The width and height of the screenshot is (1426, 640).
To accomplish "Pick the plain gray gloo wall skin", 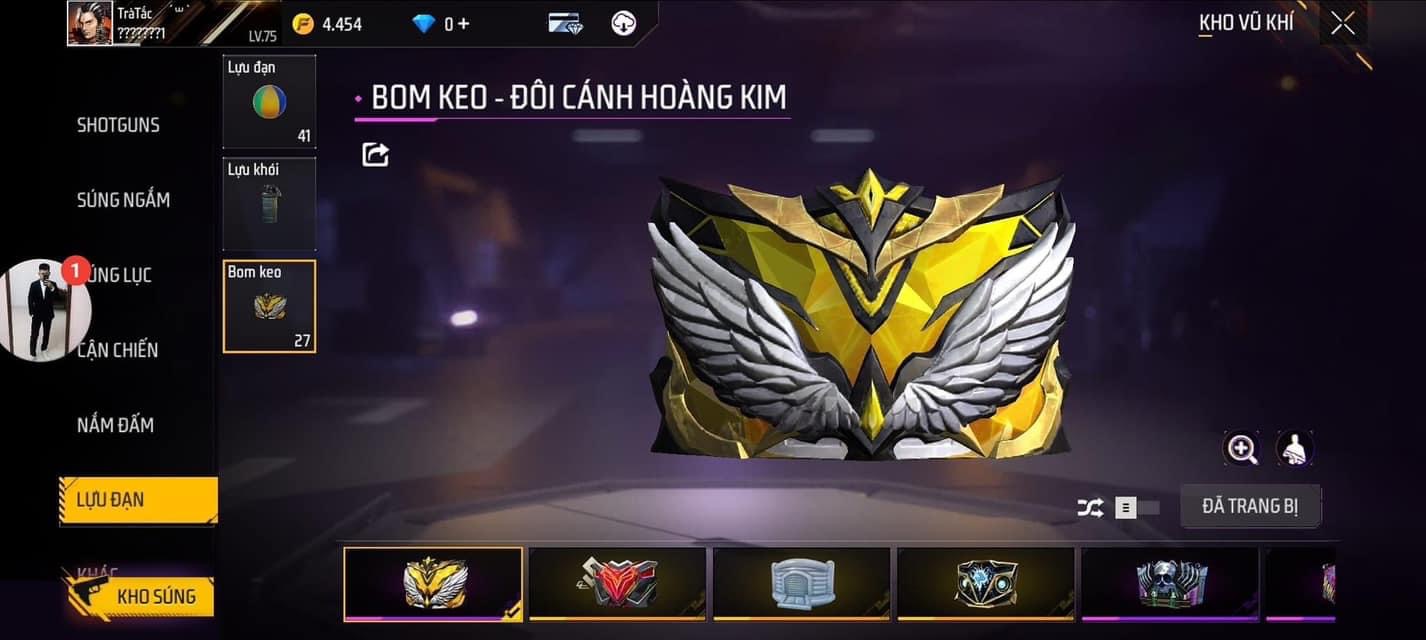I will point(801,583).
